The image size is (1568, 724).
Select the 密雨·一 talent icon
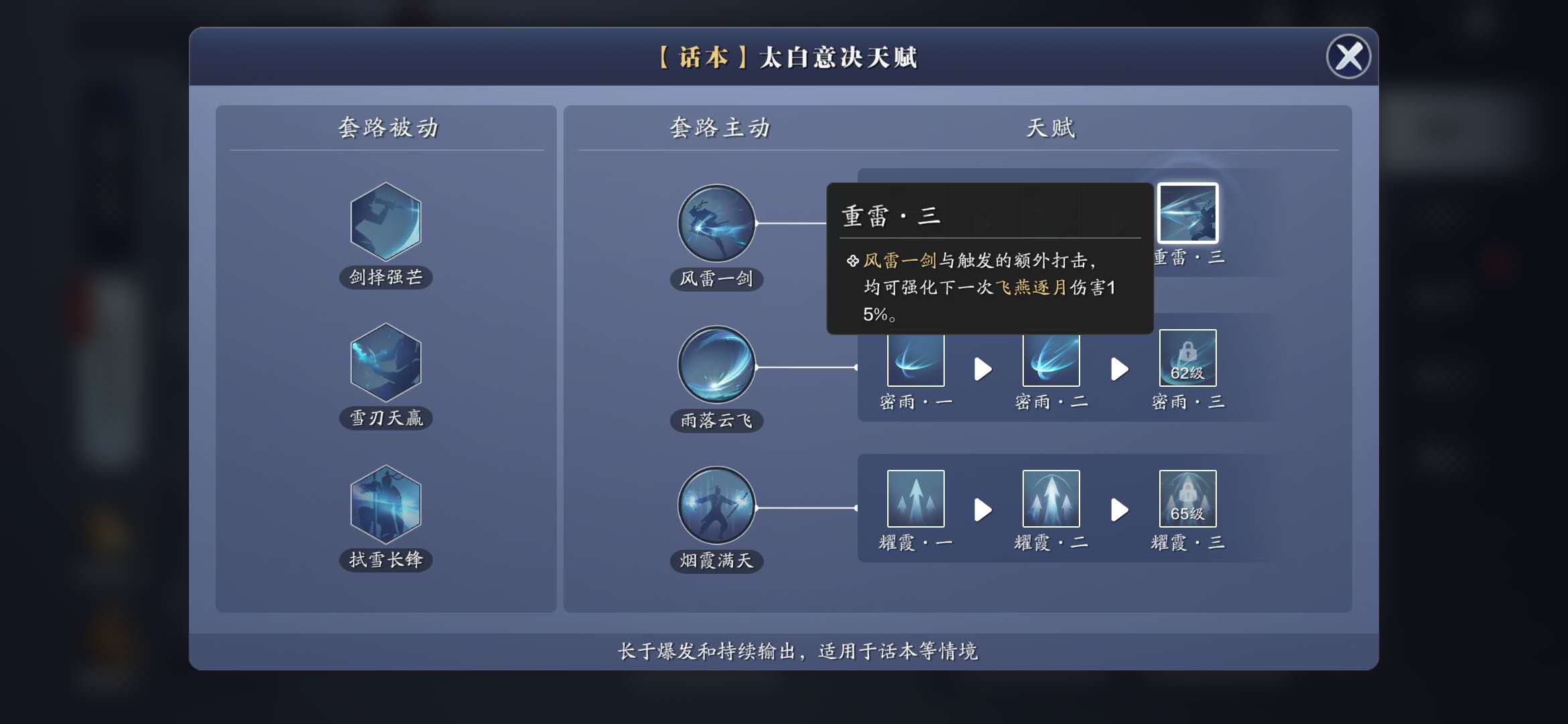tap(915, 357)
